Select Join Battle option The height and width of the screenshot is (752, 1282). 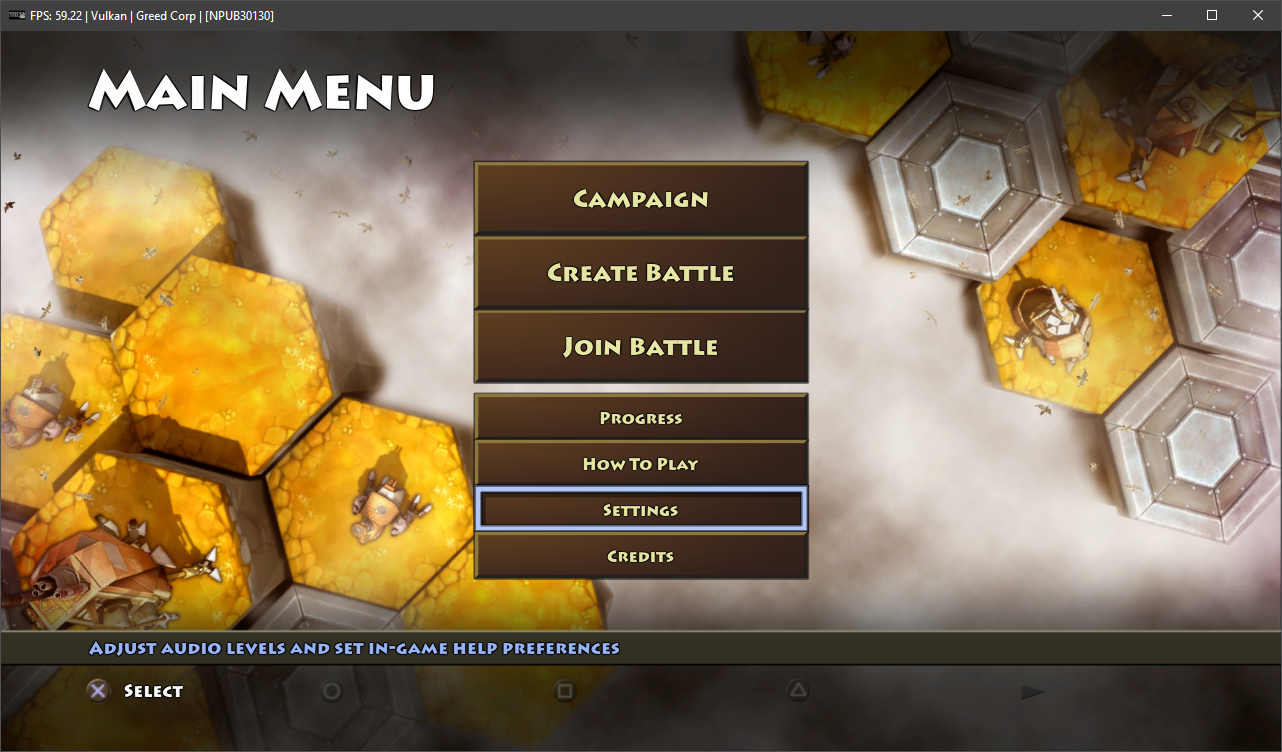click(640, 347)
